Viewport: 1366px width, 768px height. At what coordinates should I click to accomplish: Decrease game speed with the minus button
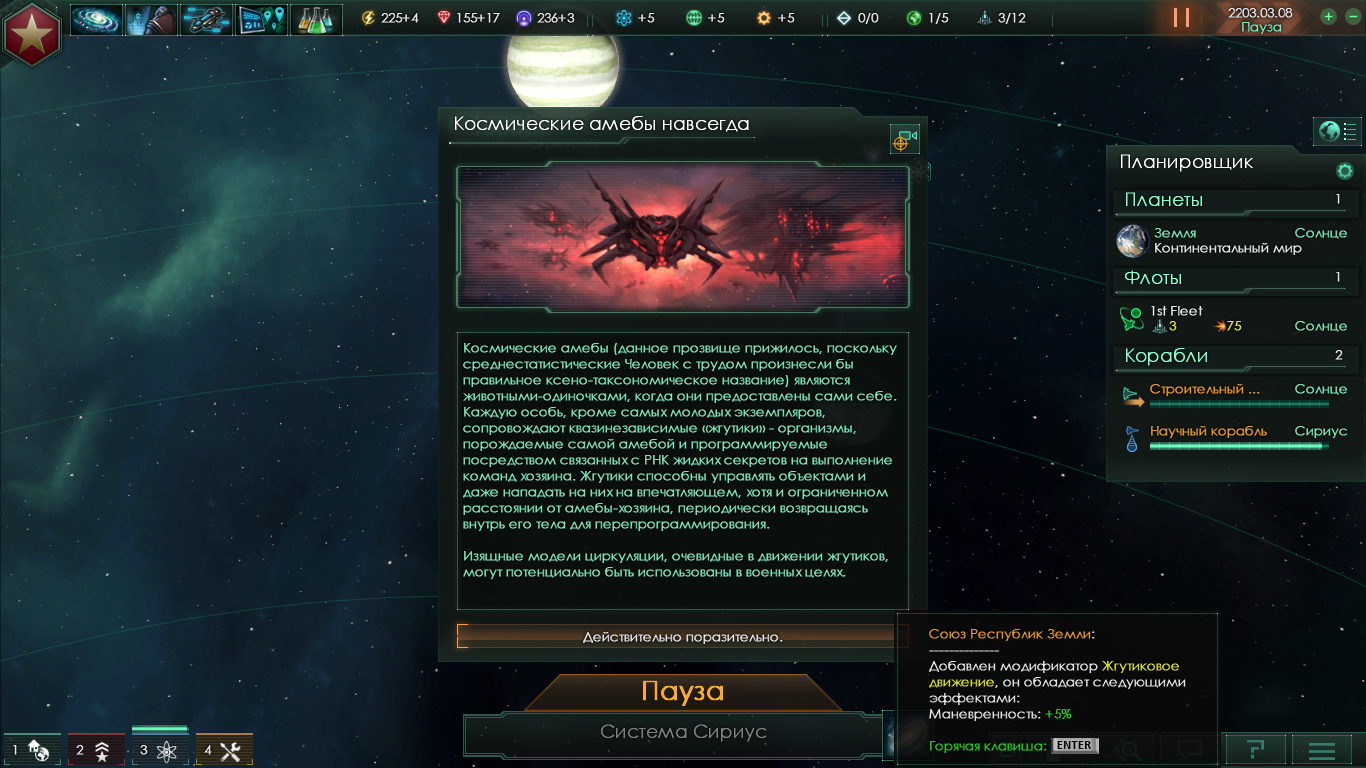[1350, 17]
